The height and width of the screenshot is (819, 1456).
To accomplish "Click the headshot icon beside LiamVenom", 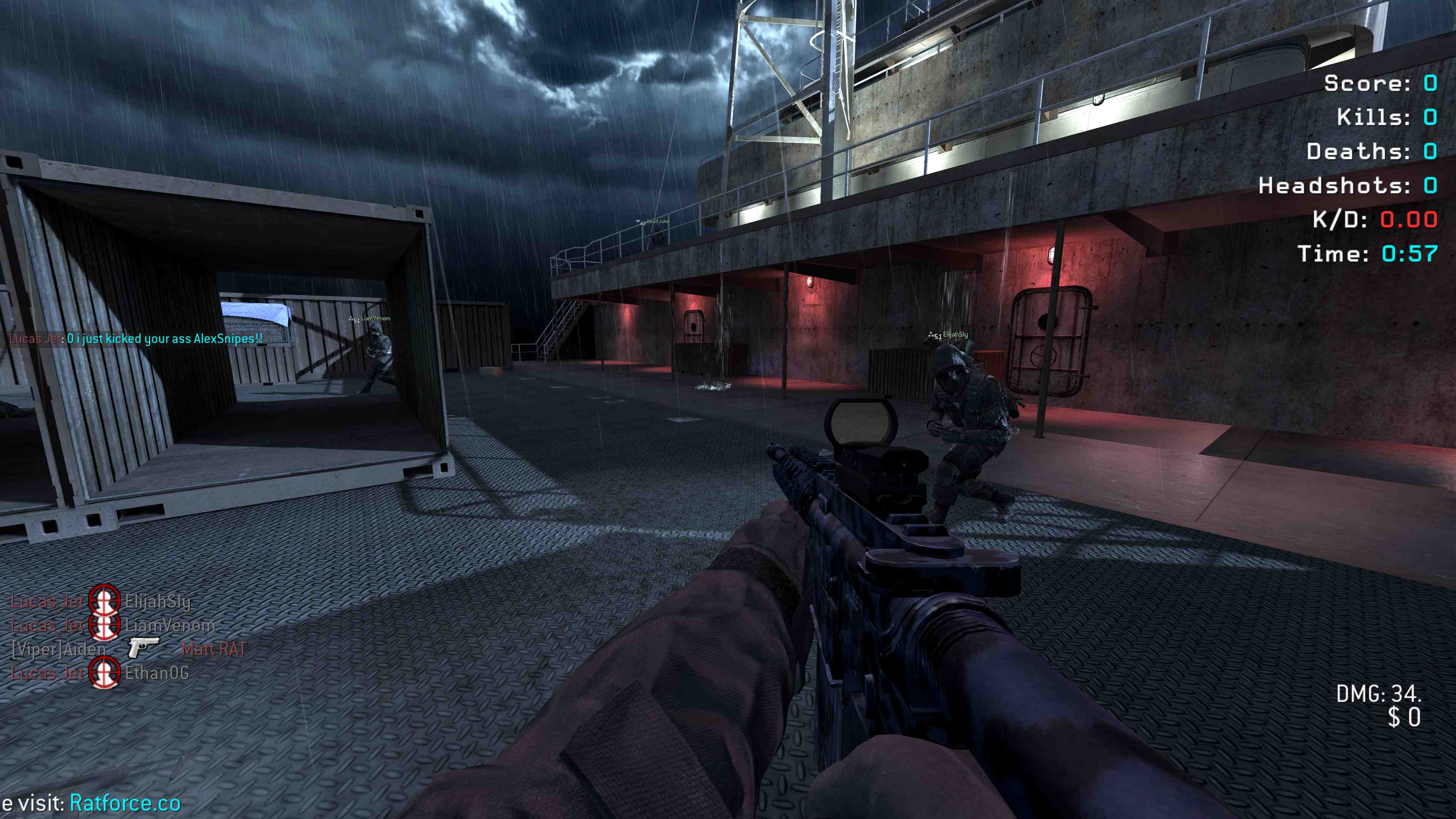I will 105,625.
